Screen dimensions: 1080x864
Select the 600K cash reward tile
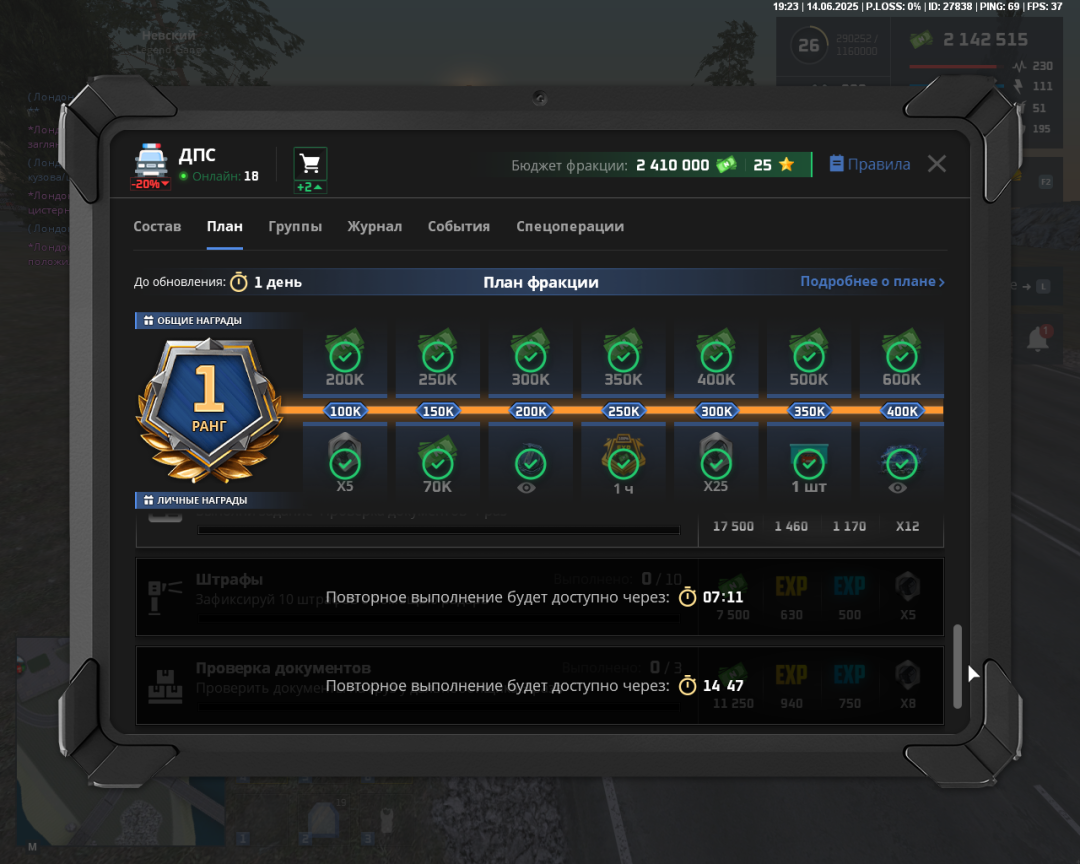(901, 360)
